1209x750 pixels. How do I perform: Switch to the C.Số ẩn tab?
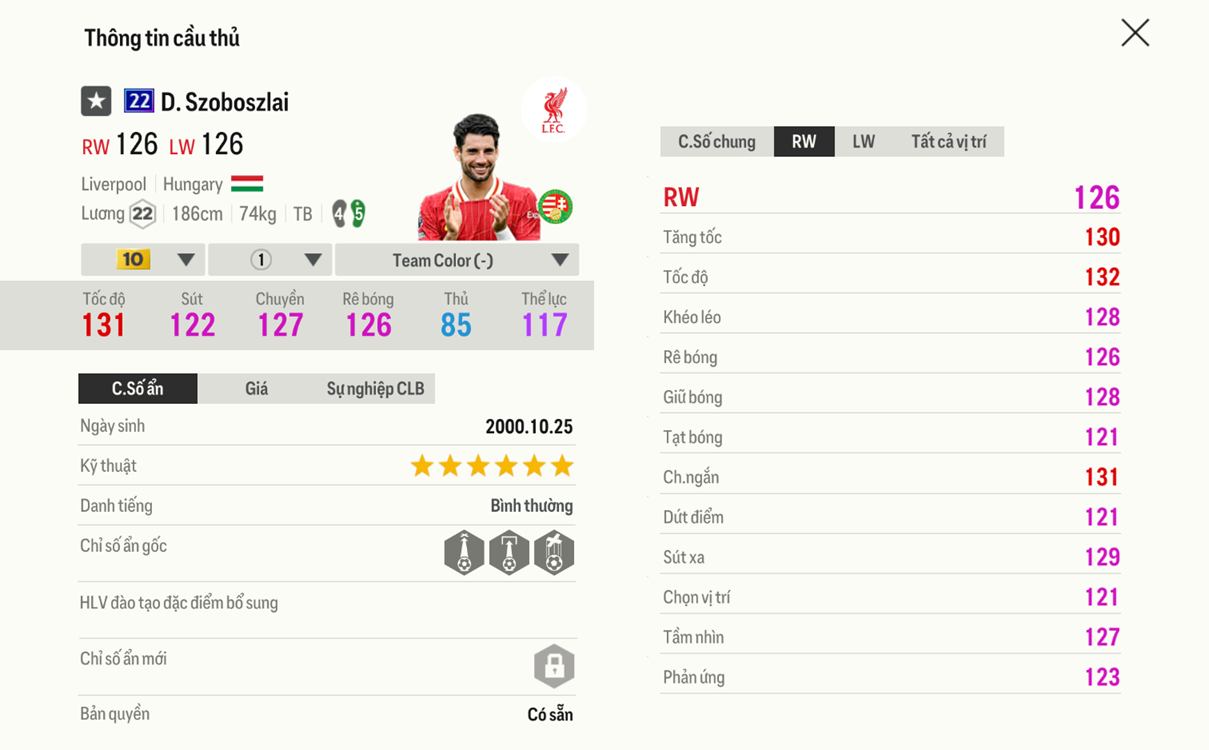[138, 388]
